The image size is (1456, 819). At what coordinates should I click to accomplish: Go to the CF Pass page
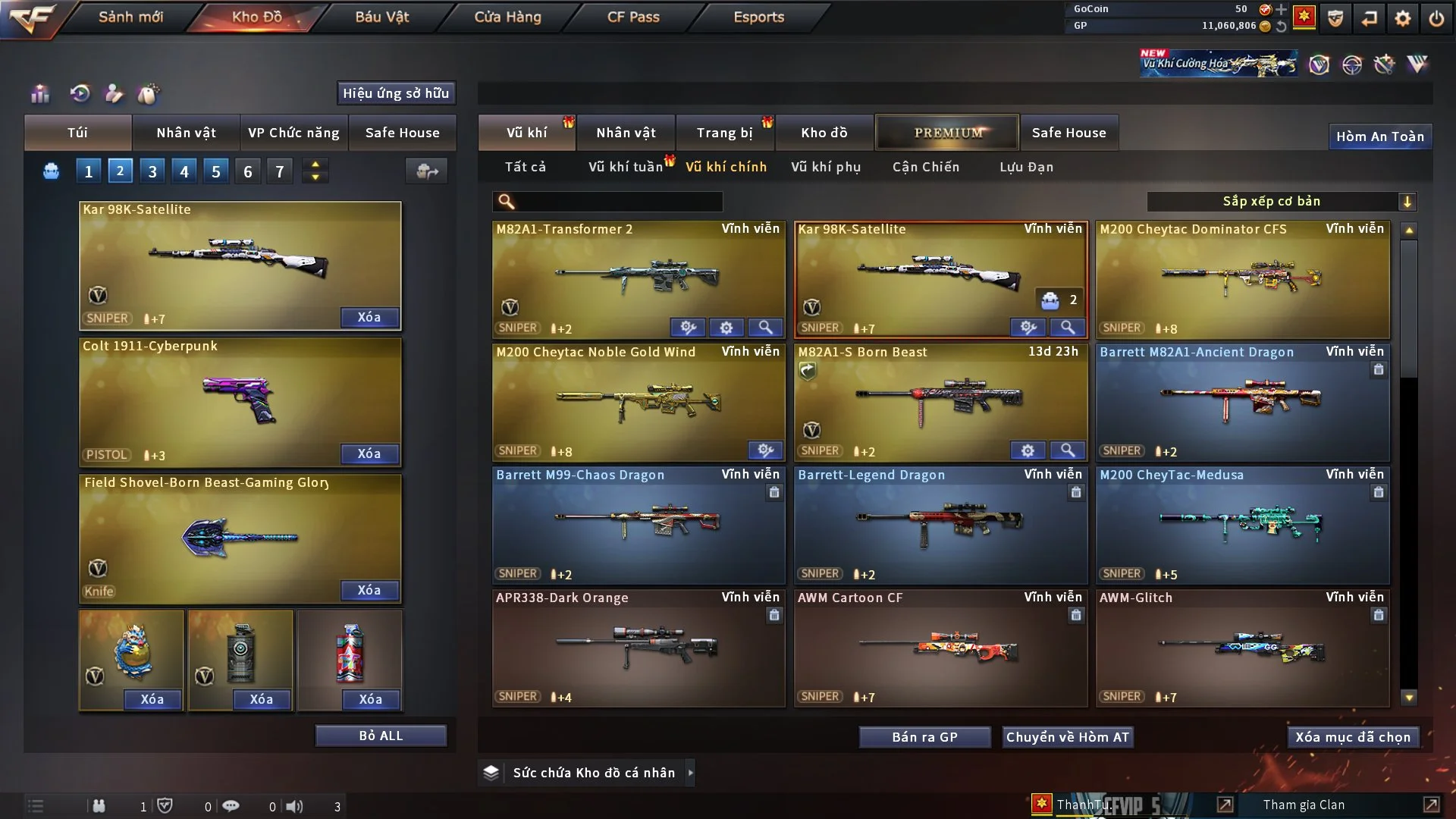pyautogui.click(x=633, y=17)
